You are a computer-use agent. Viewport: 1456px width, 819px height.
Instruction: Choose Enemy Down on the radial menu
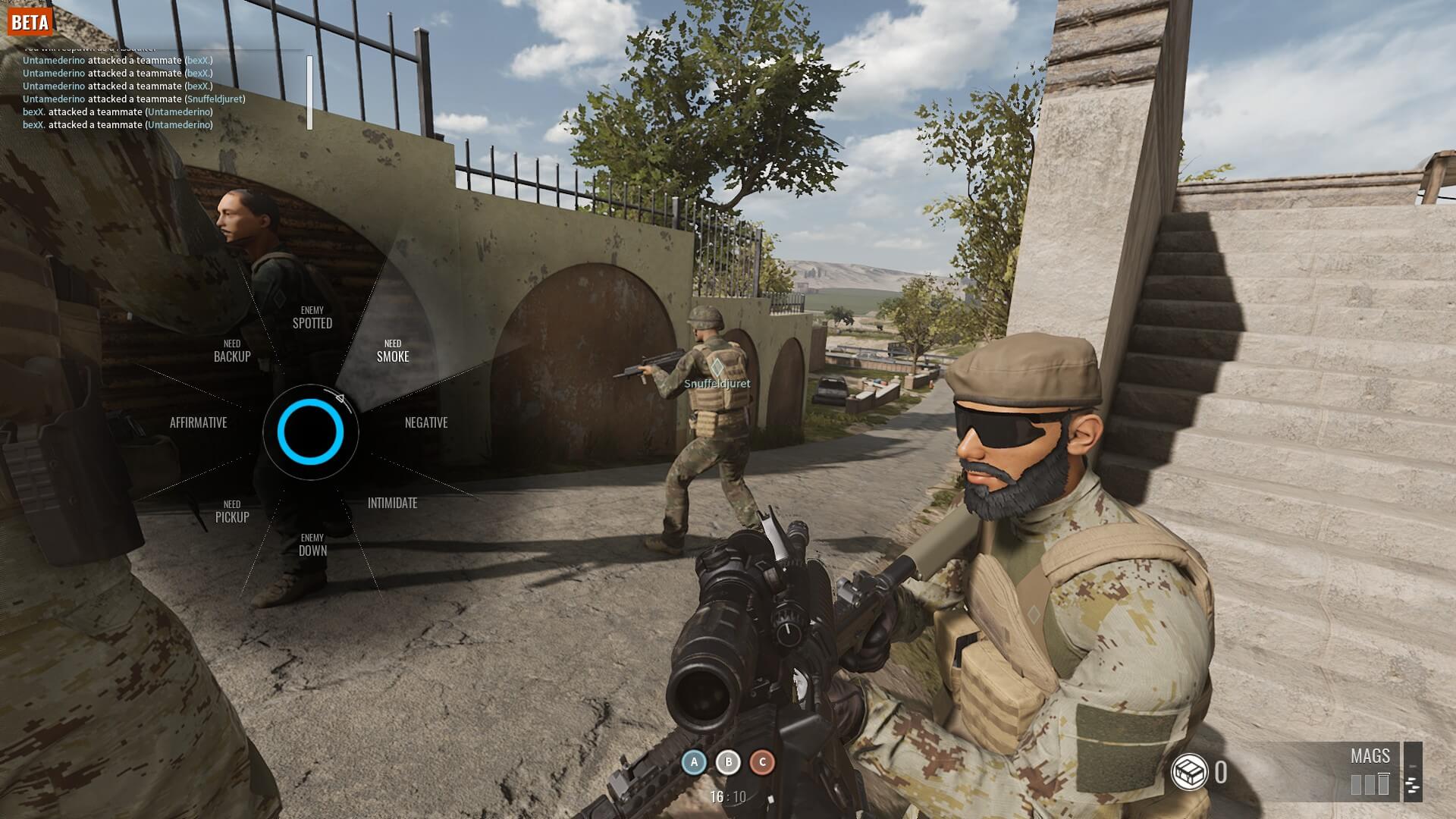click(x=312, y=546)
